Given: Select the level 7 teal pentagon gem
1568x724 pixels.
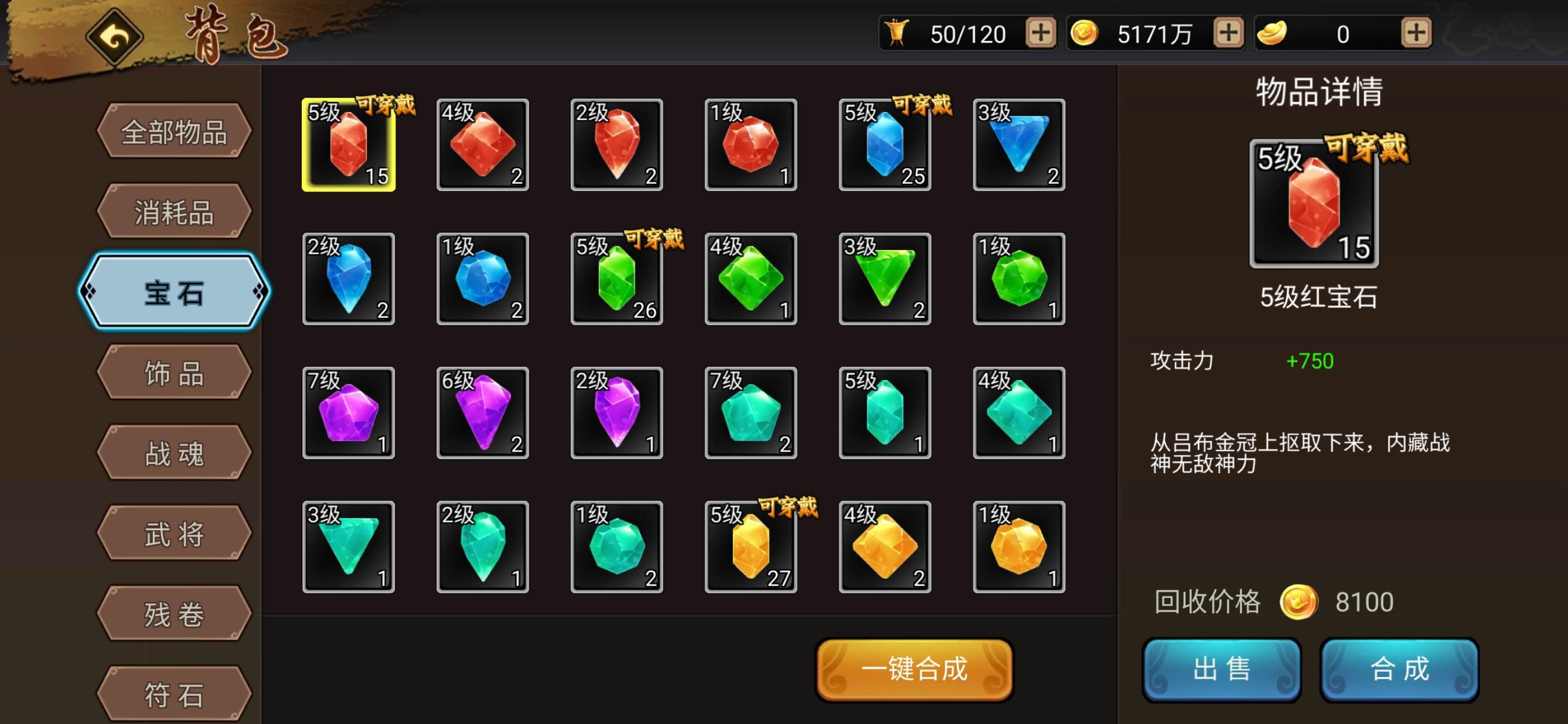Looking at the screenshot, I should 751,412.
